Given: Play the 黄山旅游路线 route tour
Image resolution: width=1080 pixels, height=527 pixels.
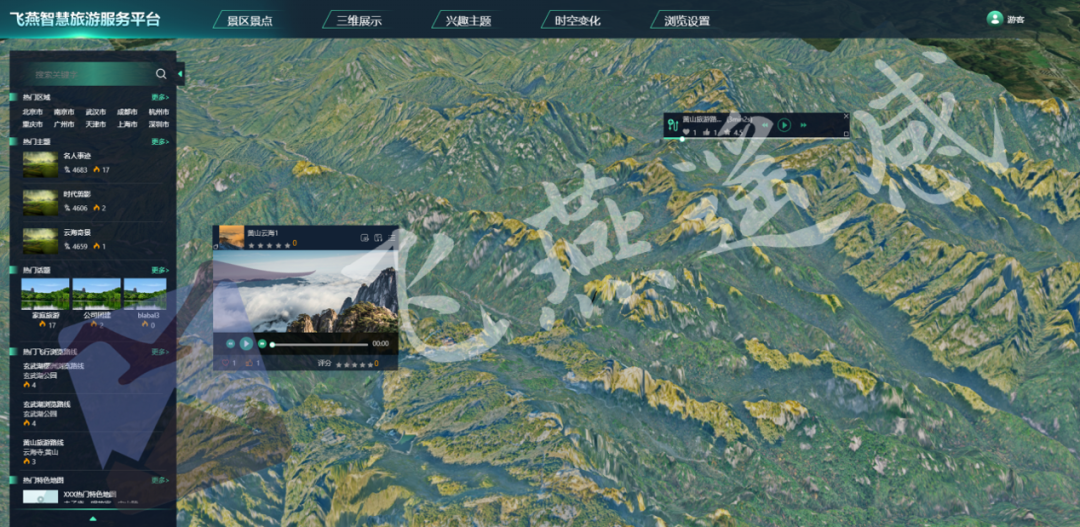Looking at the screenshot, I should [784, 125].
